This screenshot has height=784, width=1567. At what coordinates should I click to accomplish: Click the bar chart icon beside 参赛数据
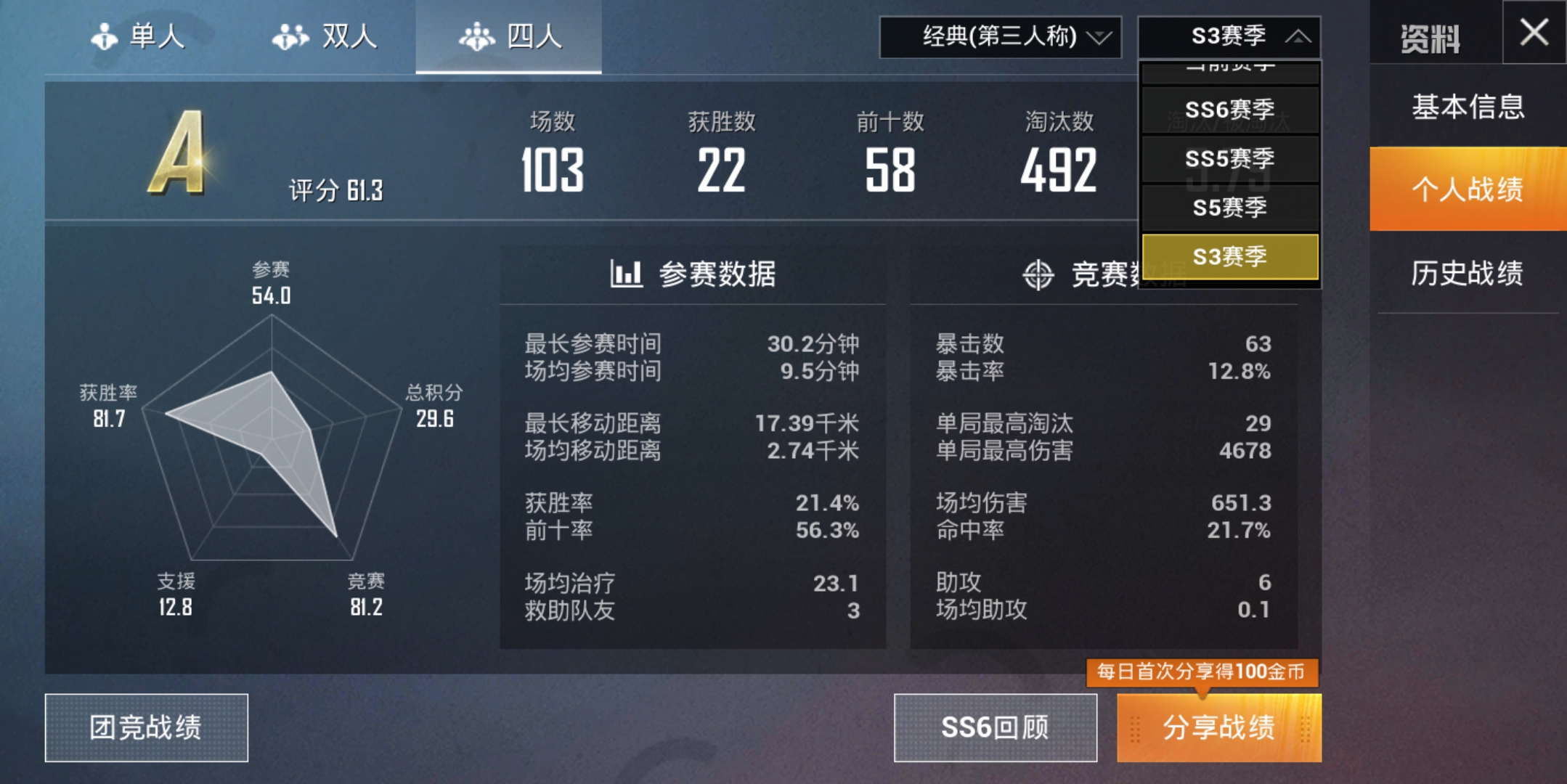pyautogui.click(x=627, y=274)
